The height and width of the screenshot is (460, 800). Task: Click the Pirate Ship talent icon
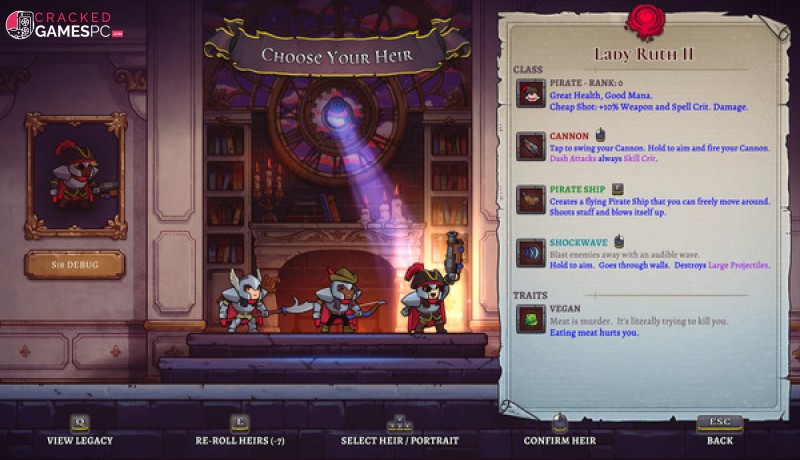coord(530,199)
